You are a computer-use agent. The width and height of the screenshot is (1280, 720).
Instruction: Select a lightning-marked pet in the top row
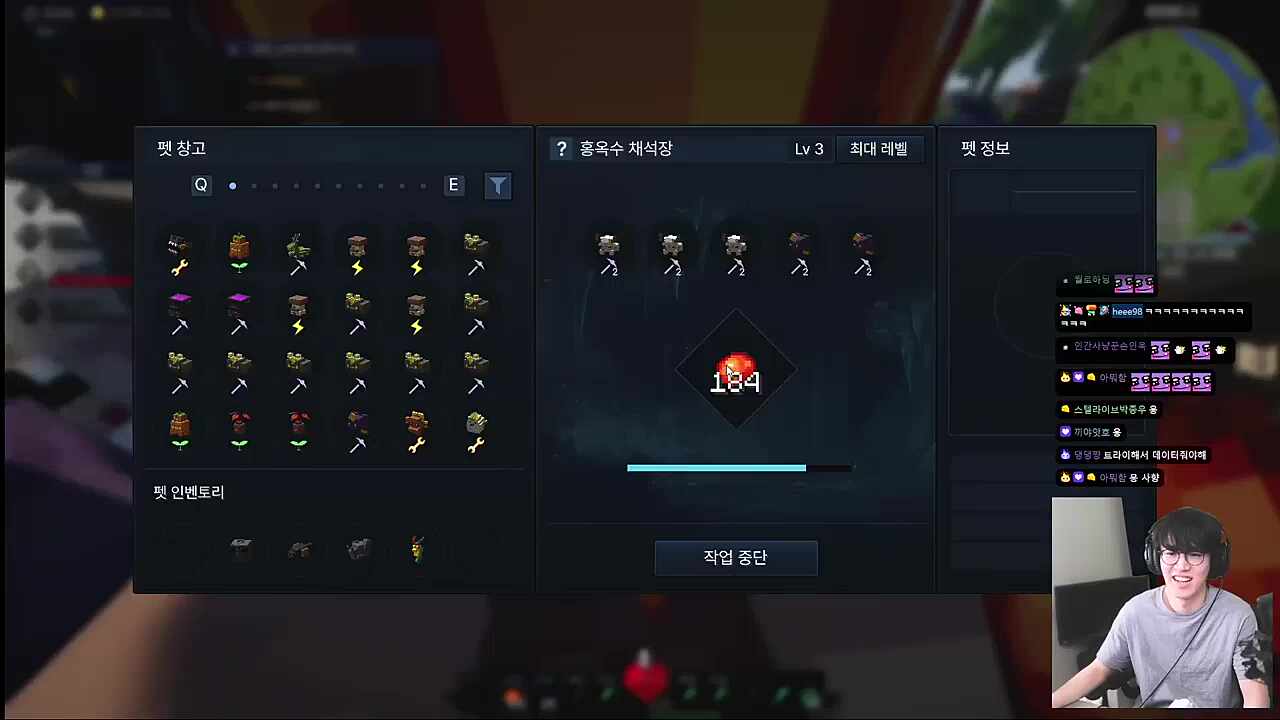point(357,250)
